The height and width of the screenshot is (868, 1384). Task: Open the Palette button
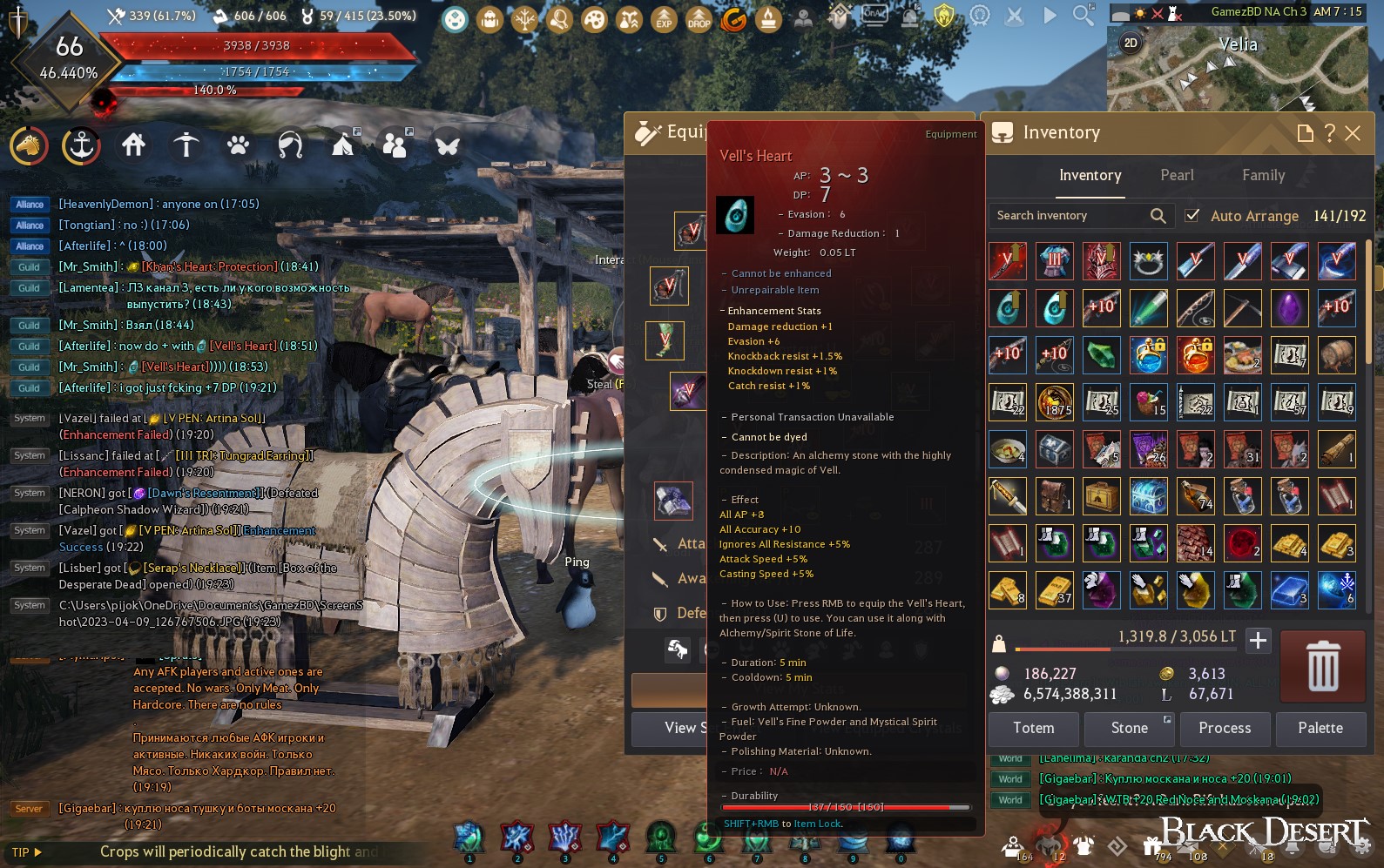coord(1320,729)
